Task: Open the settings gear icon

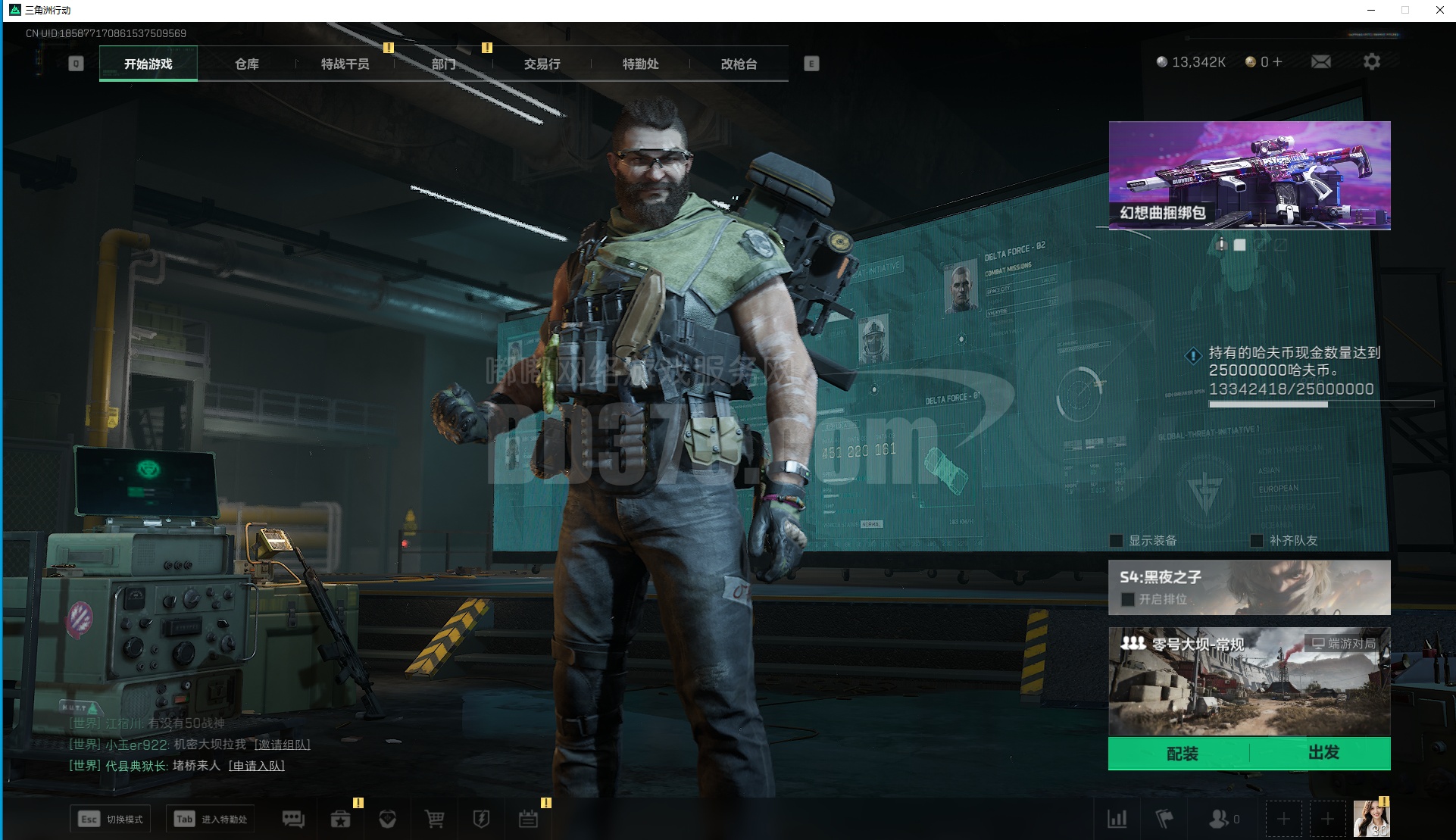Action: tap(1371, 62)
